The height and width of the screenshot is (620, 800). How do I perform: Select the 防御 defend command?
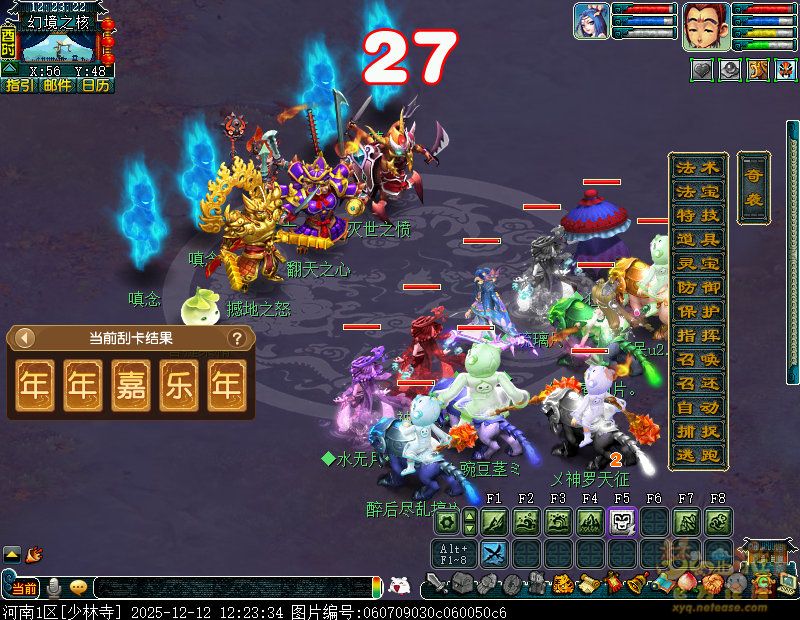click(x=697, y=287)
